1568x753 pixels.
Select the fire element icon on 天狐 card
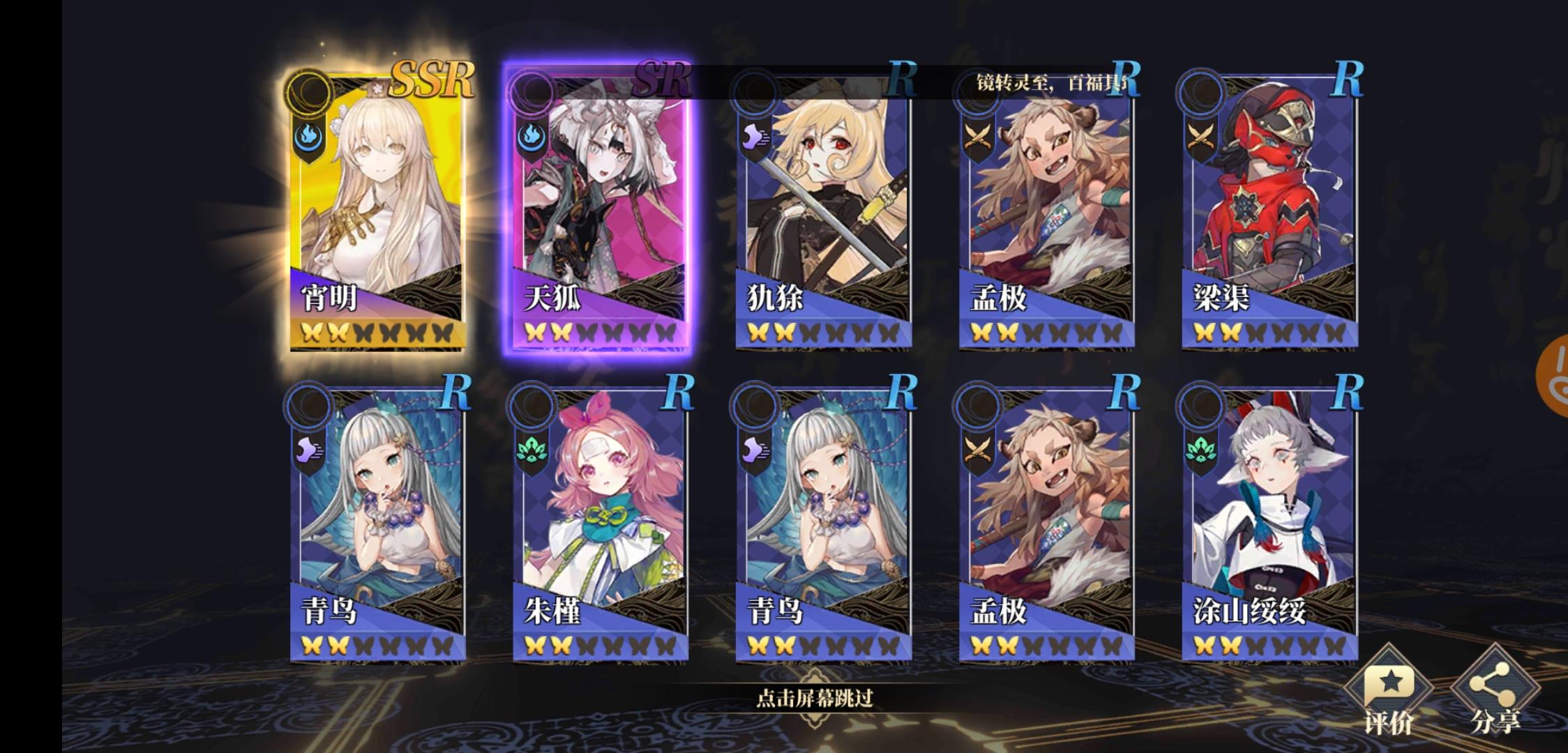coord(532,137)
